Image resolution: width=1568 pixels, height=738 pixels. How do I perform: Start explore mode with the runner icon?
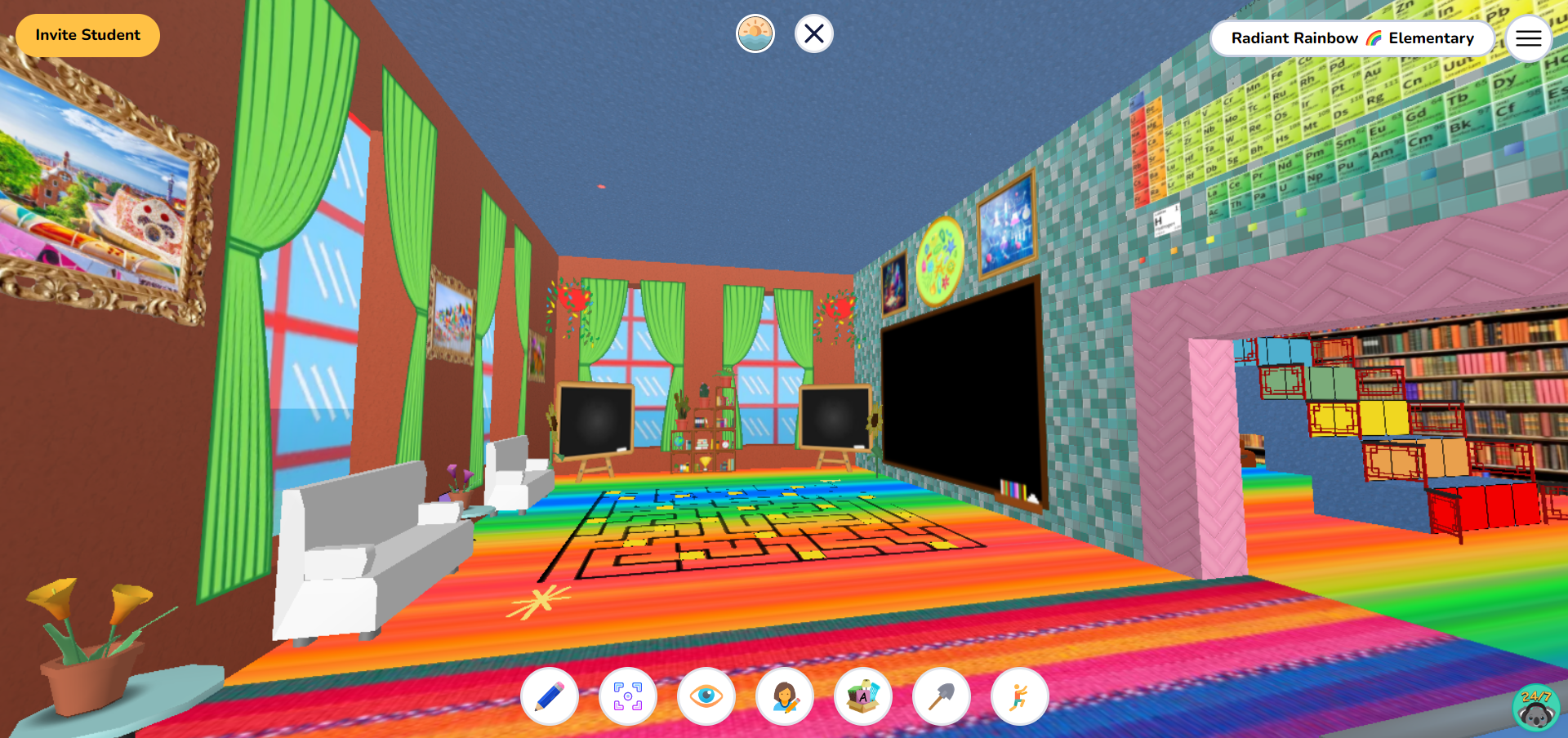click(1021, 696)
